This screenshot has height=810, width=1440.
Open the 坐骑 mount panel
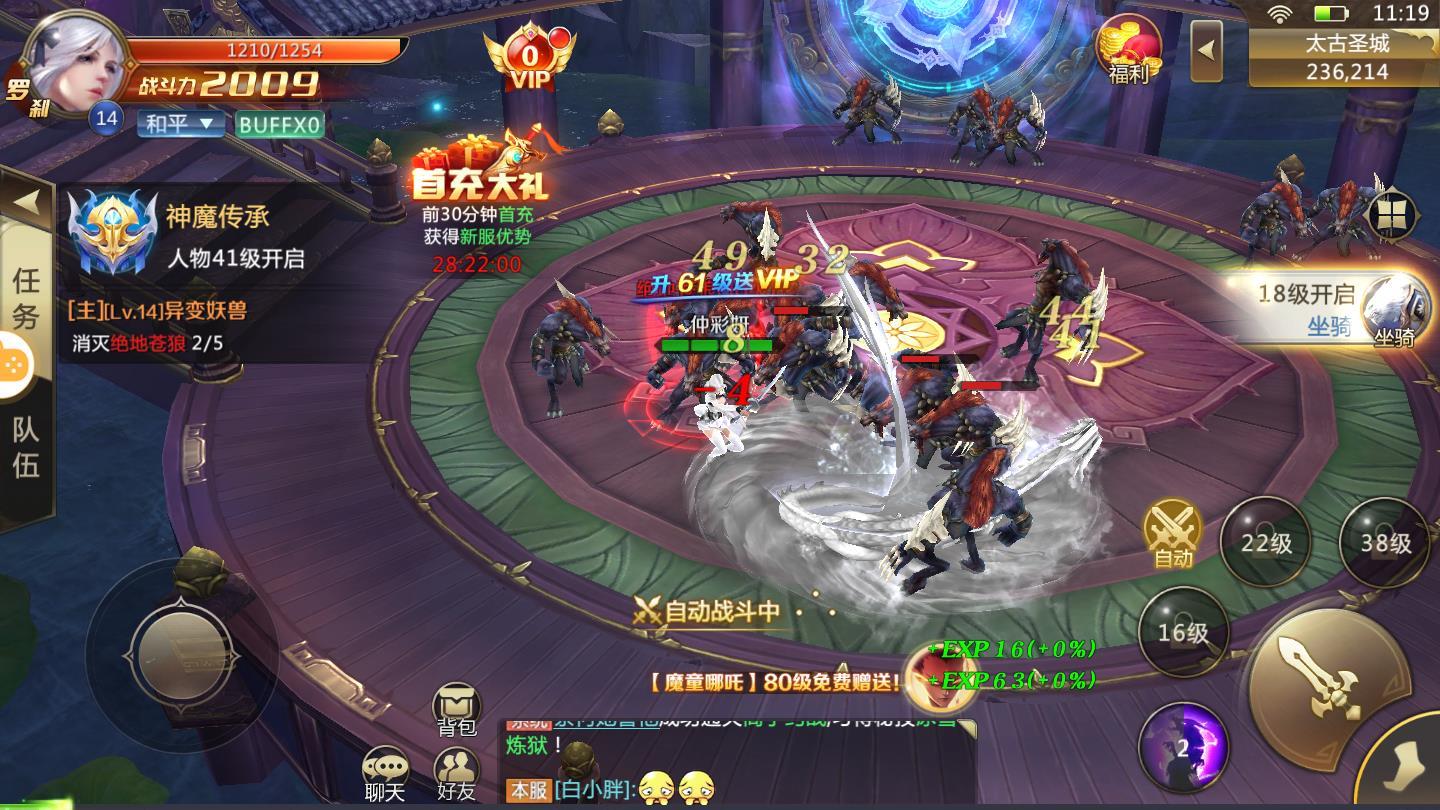click(1396, 320)
